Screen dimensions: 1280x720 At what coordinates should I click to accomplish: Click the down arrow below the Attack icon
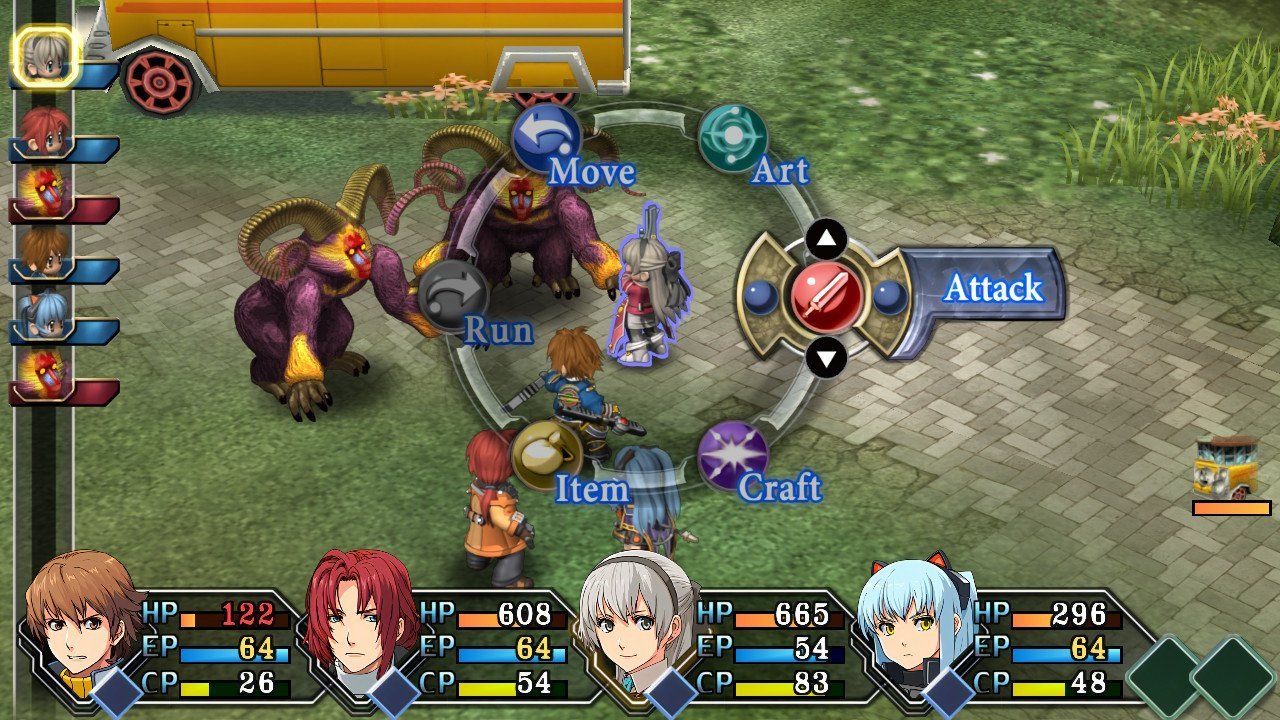point(826,357)
